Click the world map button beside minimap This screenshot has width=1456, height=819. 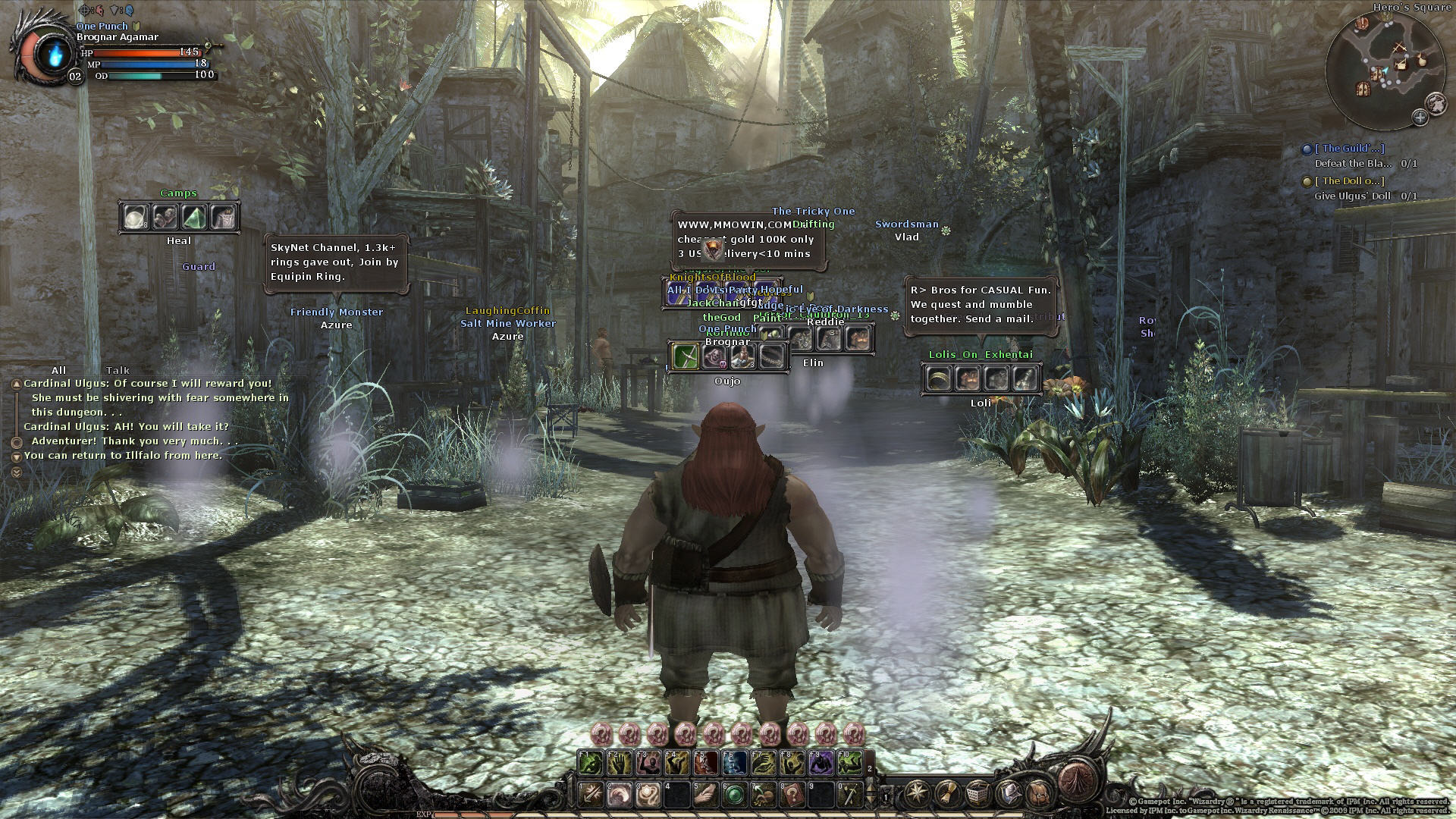[1435, 102]
